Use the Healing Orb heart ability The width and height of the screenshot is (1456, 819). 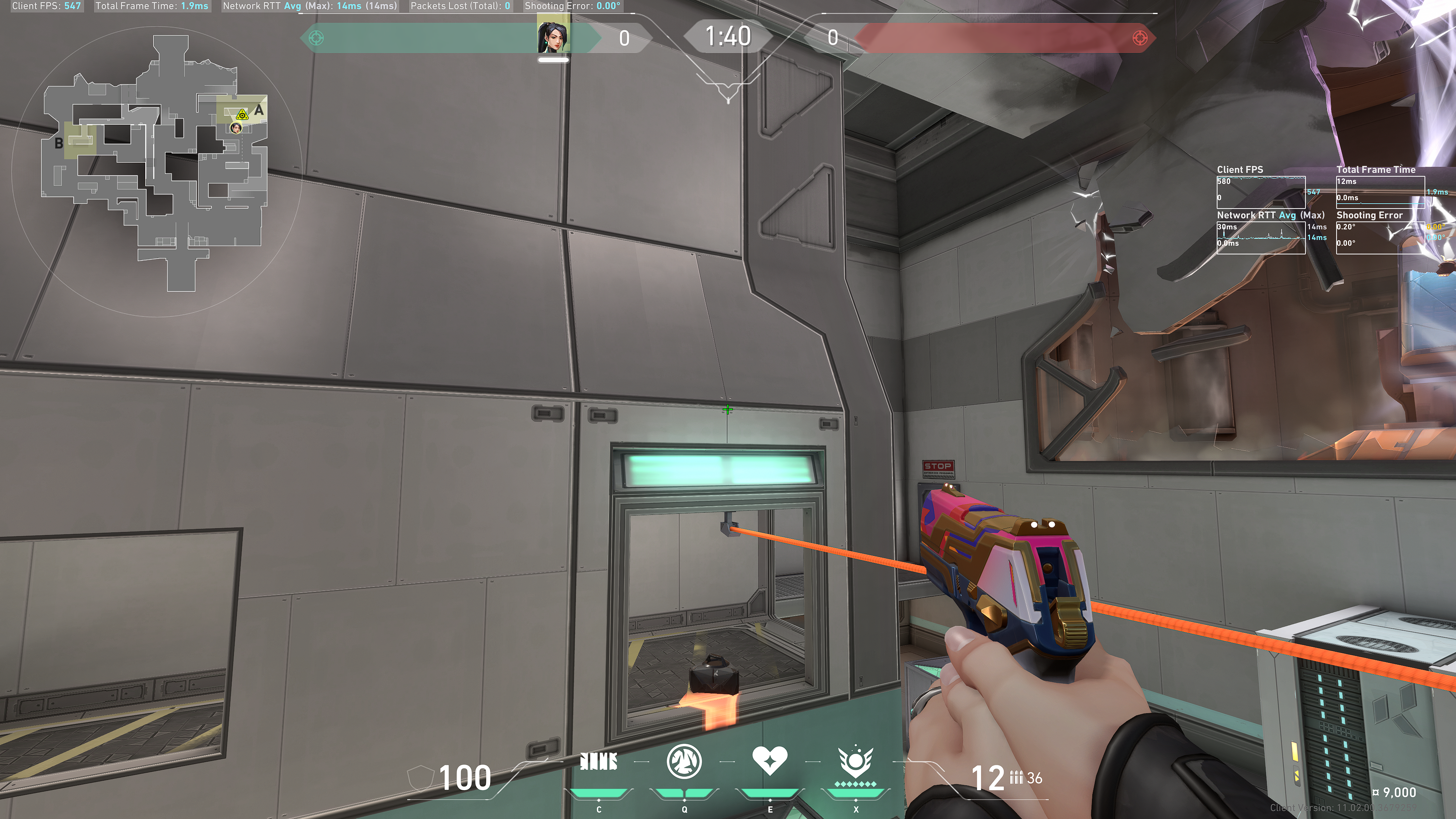769,760
